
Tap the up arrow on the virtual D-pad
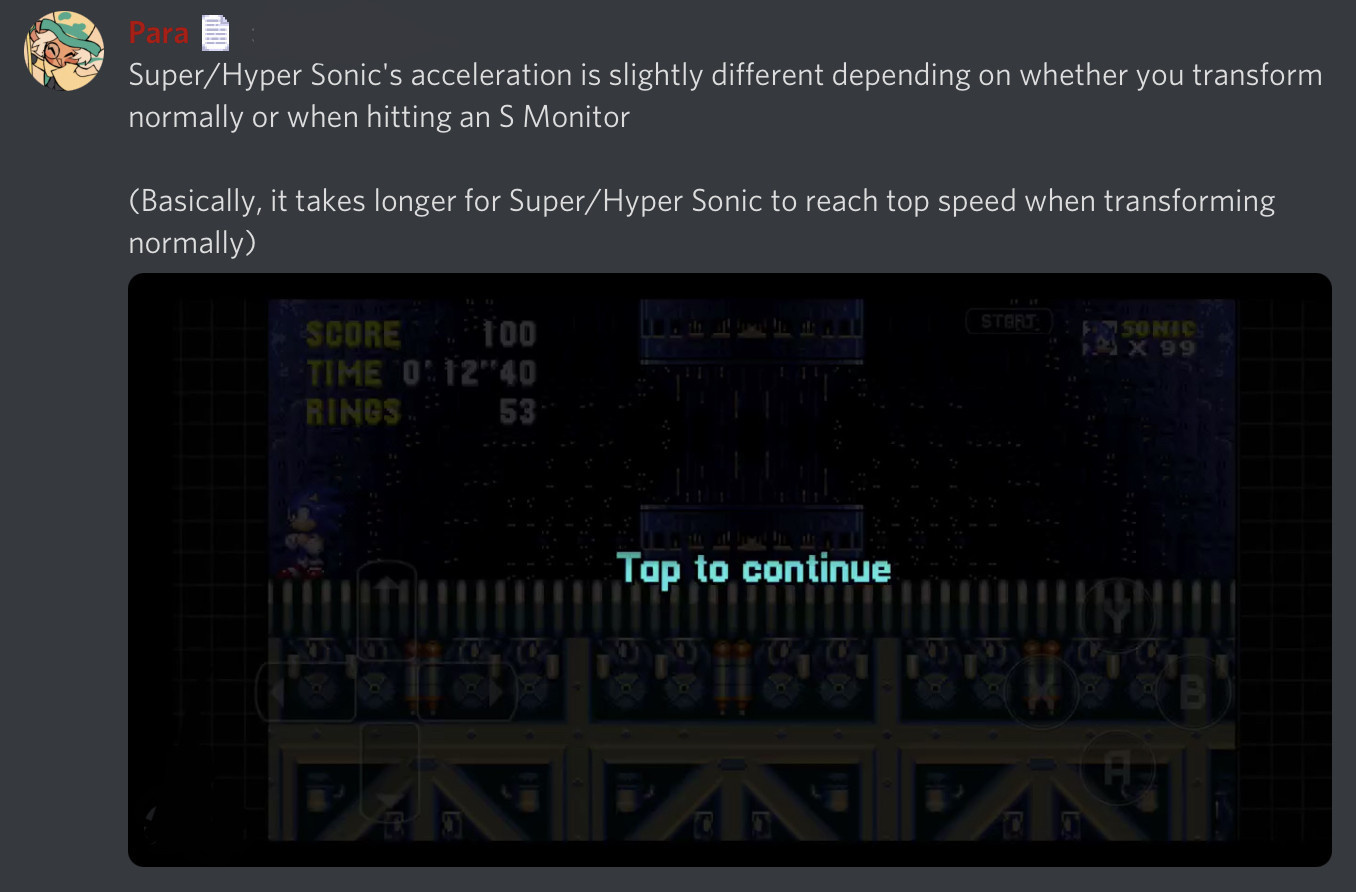click(386, 585)
